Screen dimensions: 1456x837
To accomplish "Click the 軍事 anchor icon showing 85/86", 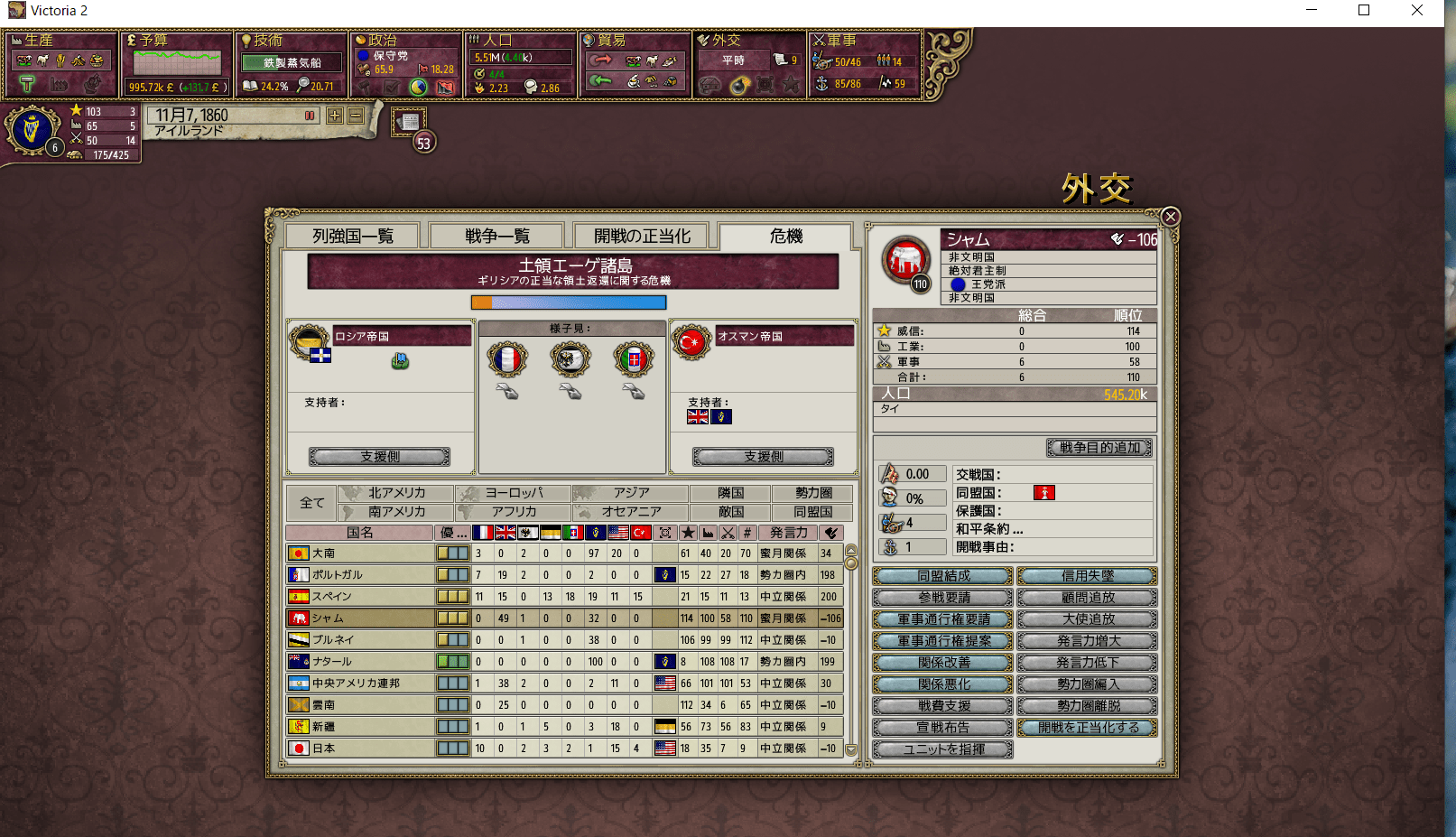I will pyautogui.click(x=821, y=83).
